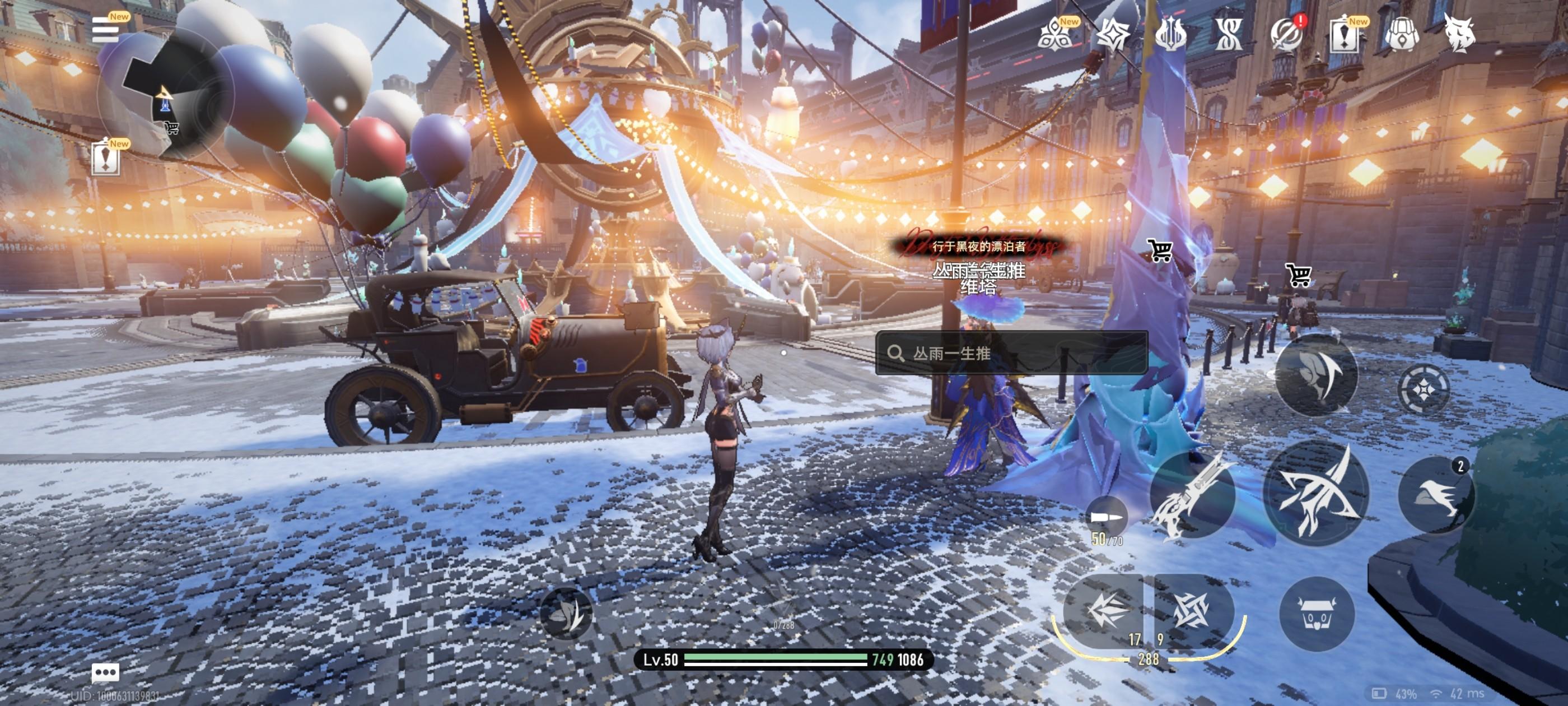Open the hamburger main menu
Image resolution: width=1568 pixels, height=706 pixels.
coord(105,29)
